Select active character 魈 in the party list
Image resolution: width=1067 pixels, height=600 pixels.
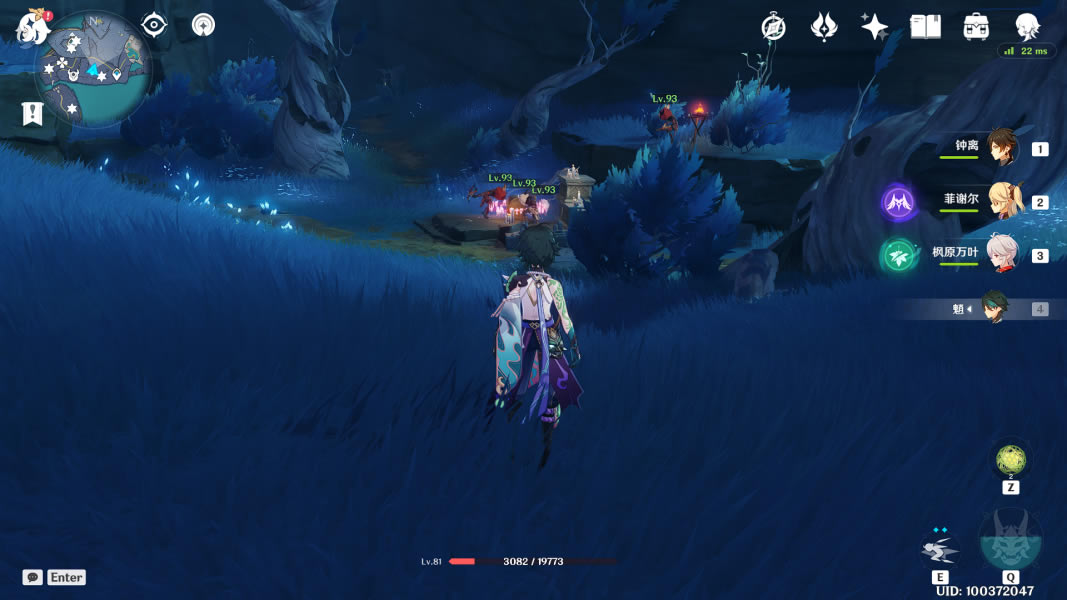(994, 308)
